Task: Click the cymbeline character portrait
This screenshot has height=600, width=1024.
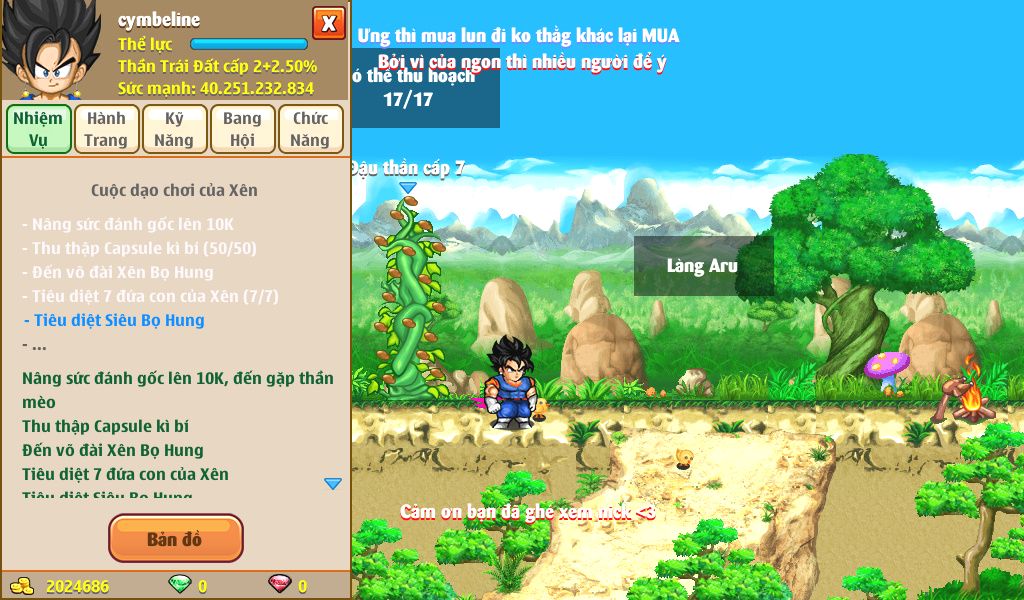Action: click(x=50, y=50)
